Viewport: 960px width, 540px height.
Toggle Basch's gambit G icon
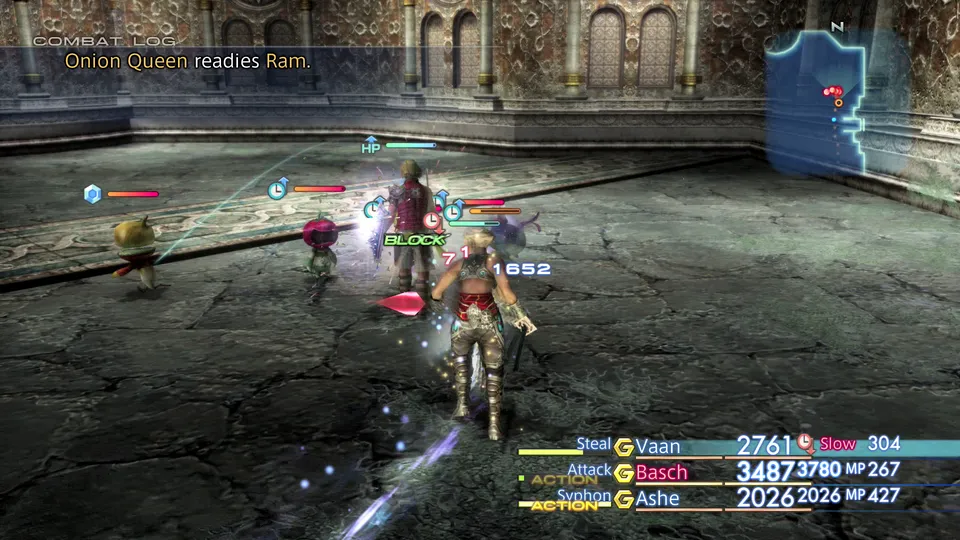(624, 473)
